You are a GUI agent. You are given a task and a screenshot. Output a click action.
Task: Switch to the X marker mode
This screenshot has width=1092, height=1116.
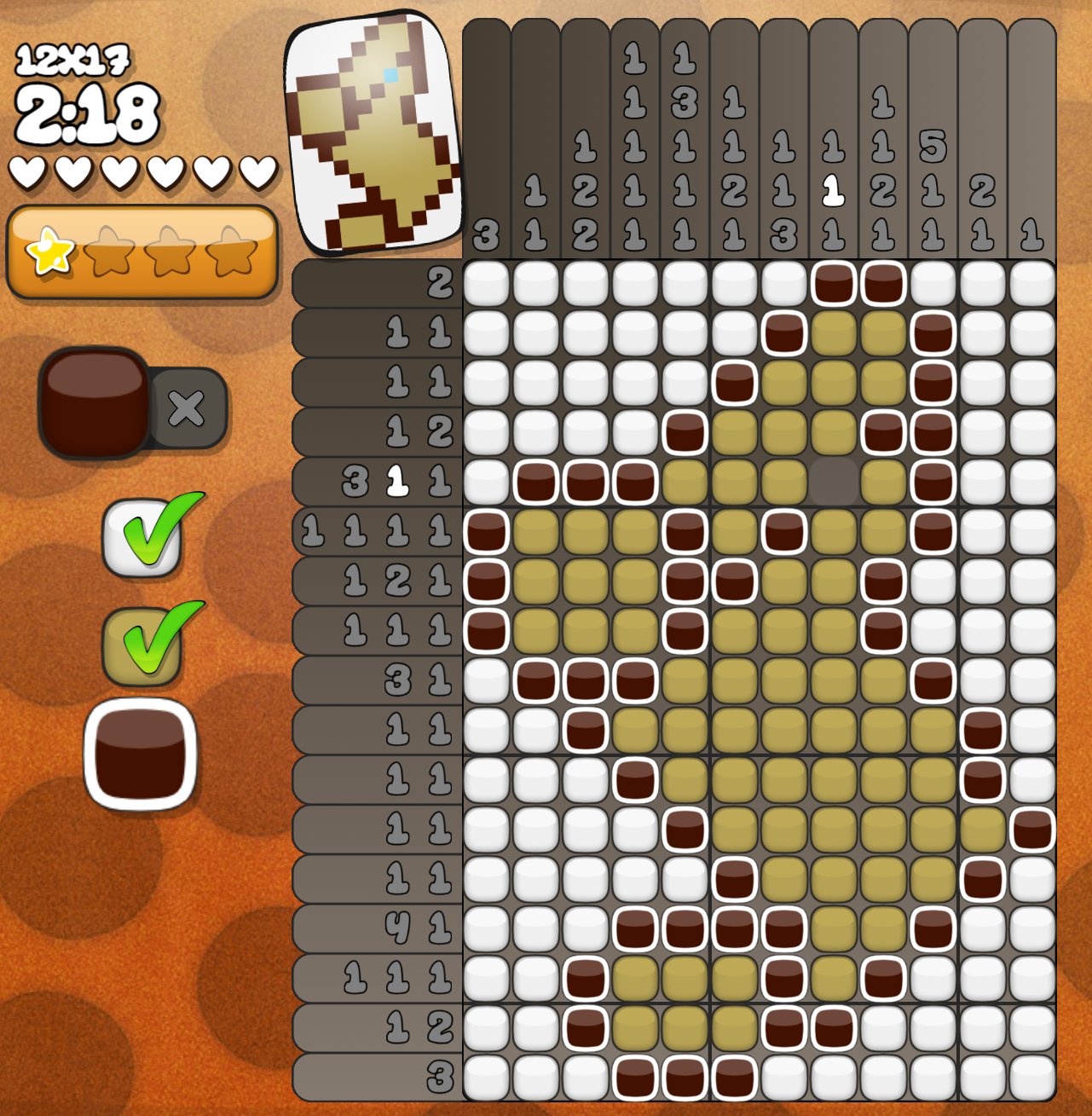pos(187,410)
